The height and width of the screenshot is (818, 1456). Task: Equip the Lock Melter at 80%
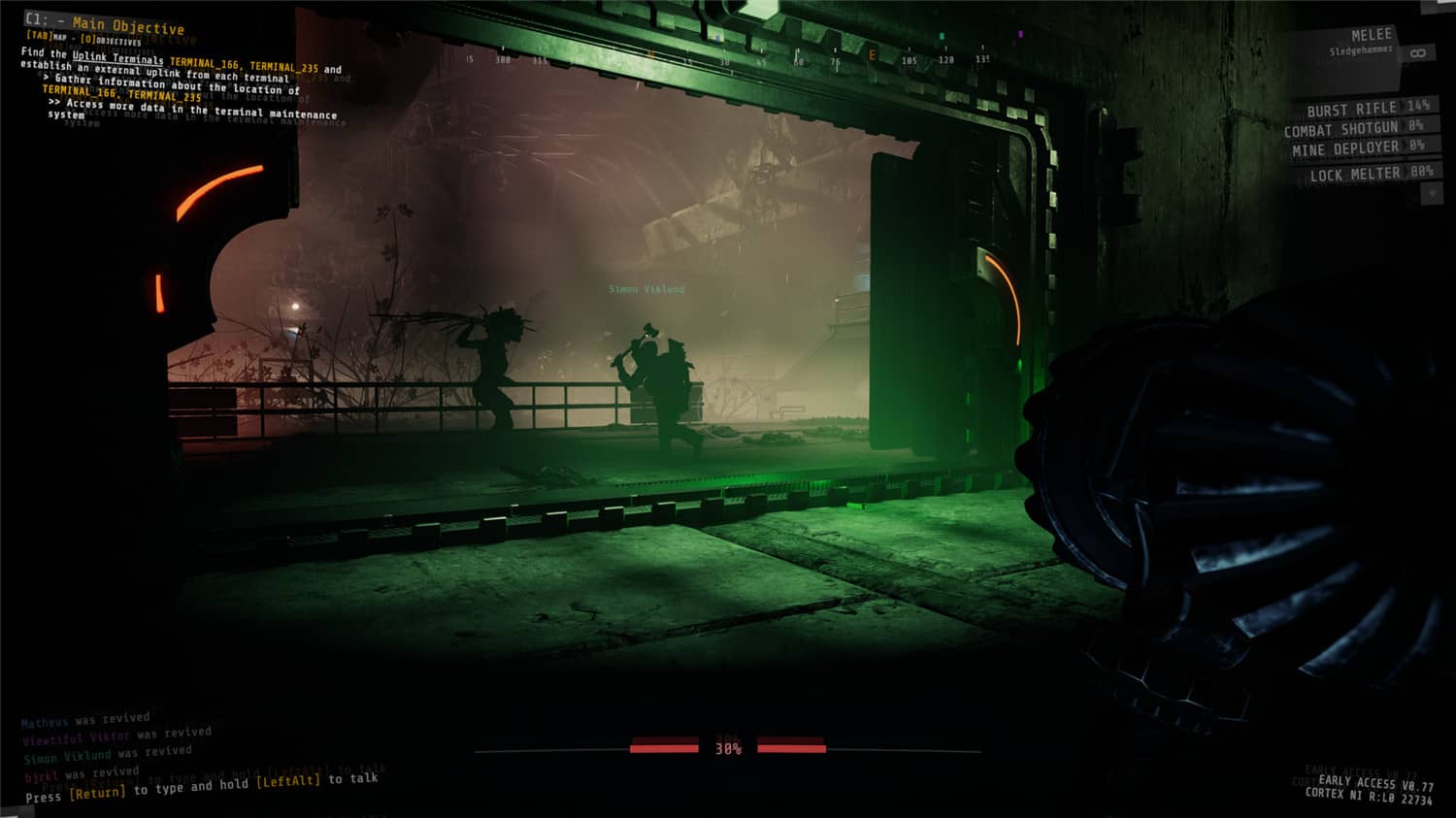click(x=1356, y=175)
